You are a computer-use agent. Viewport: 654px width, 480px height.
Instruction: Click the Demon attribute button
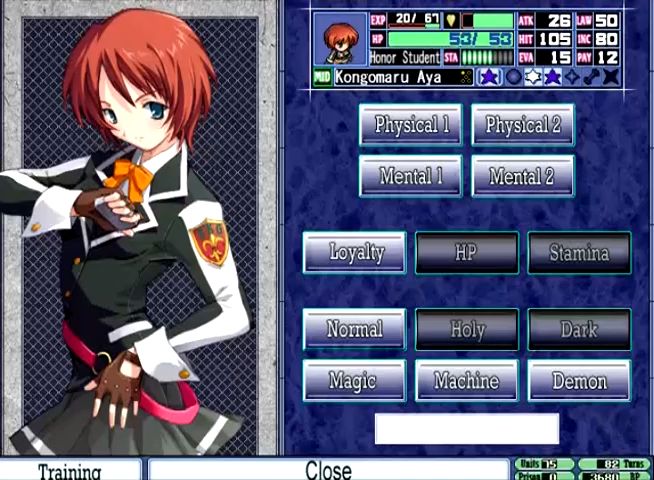coord(579,381)
